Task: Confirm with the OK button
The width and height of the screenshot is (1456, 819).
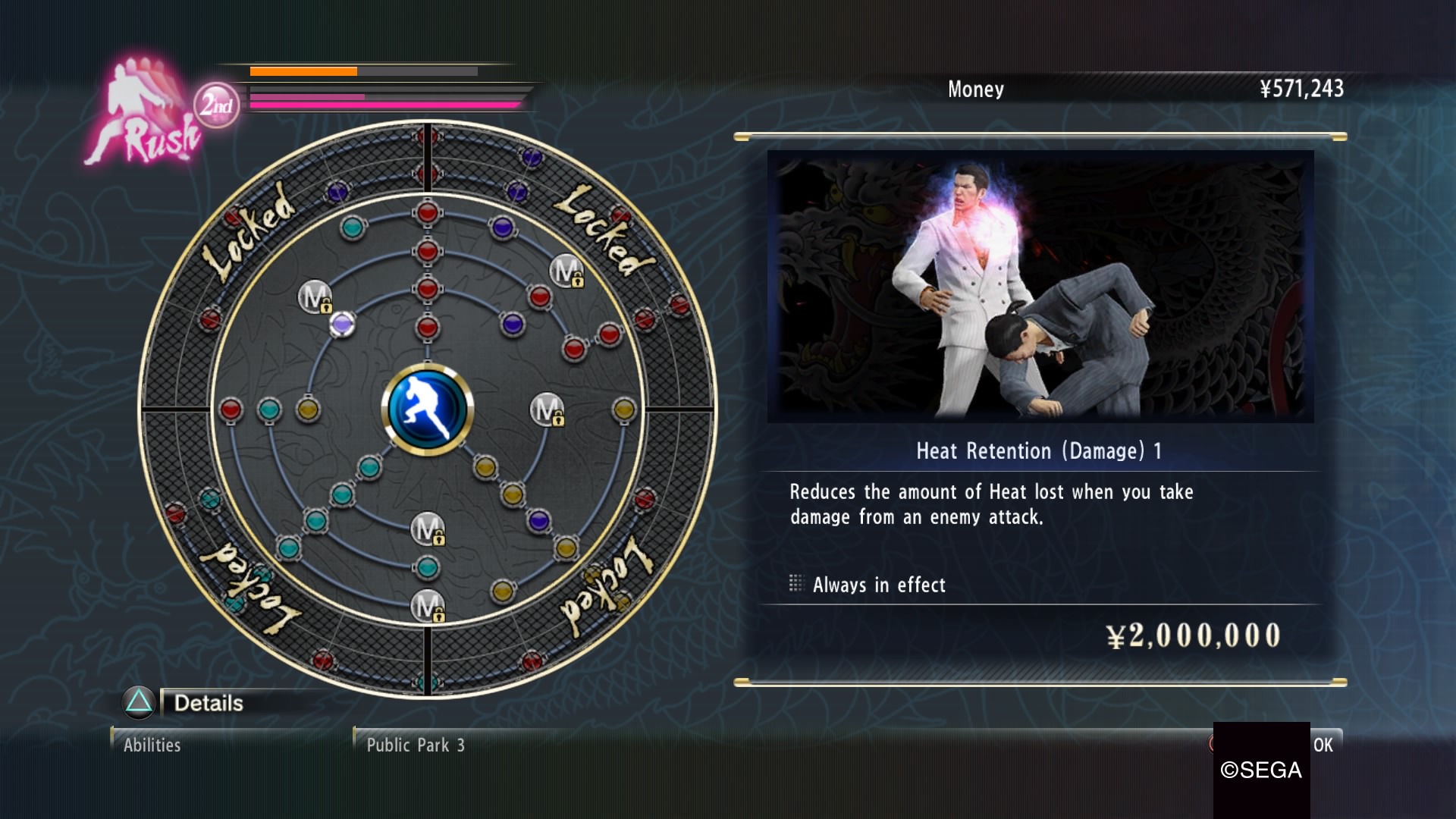Action: [x=1323, y=745]
